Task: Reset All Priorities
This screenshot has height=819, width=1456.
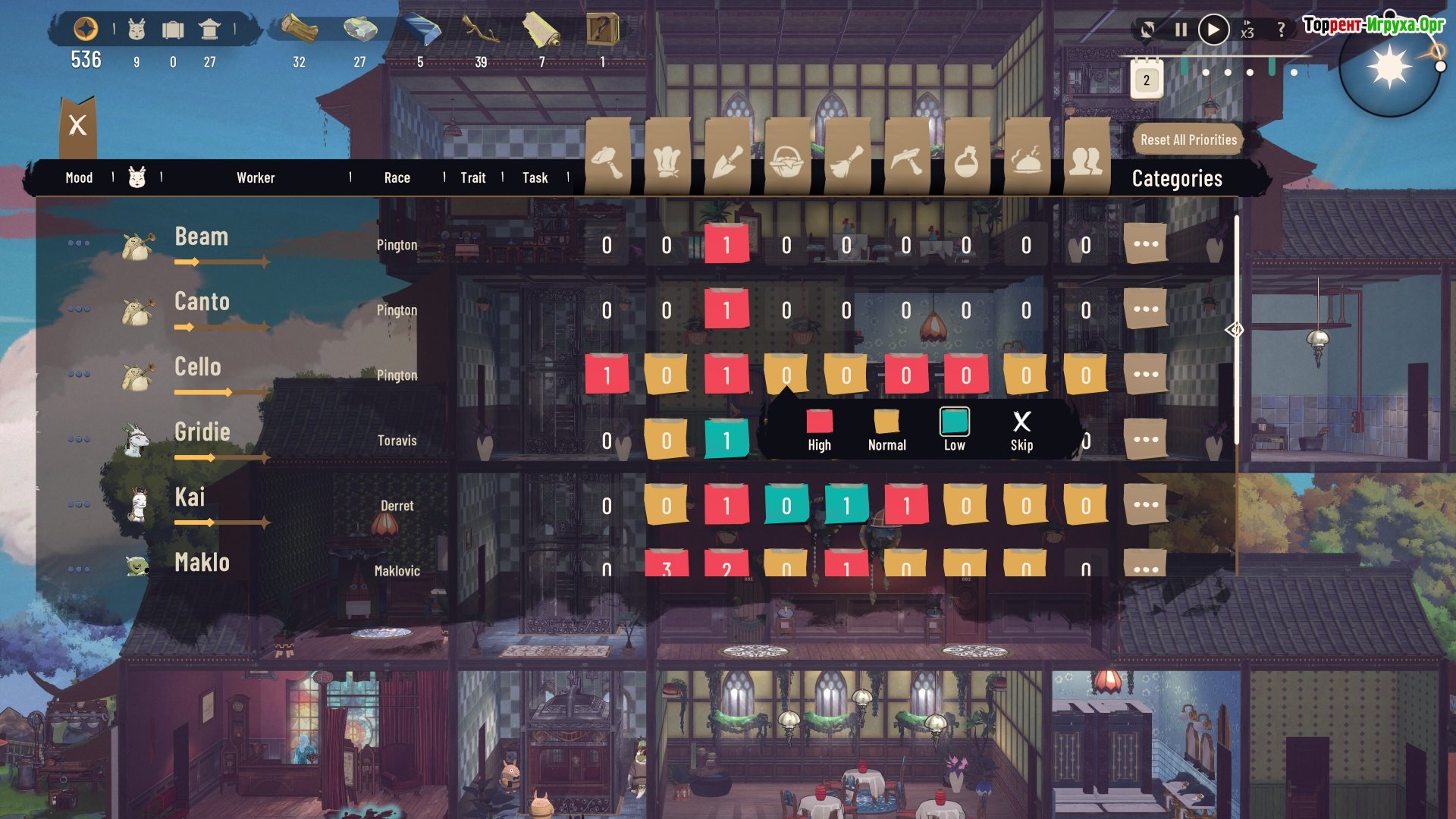Action: click(x=1188, y=140)
